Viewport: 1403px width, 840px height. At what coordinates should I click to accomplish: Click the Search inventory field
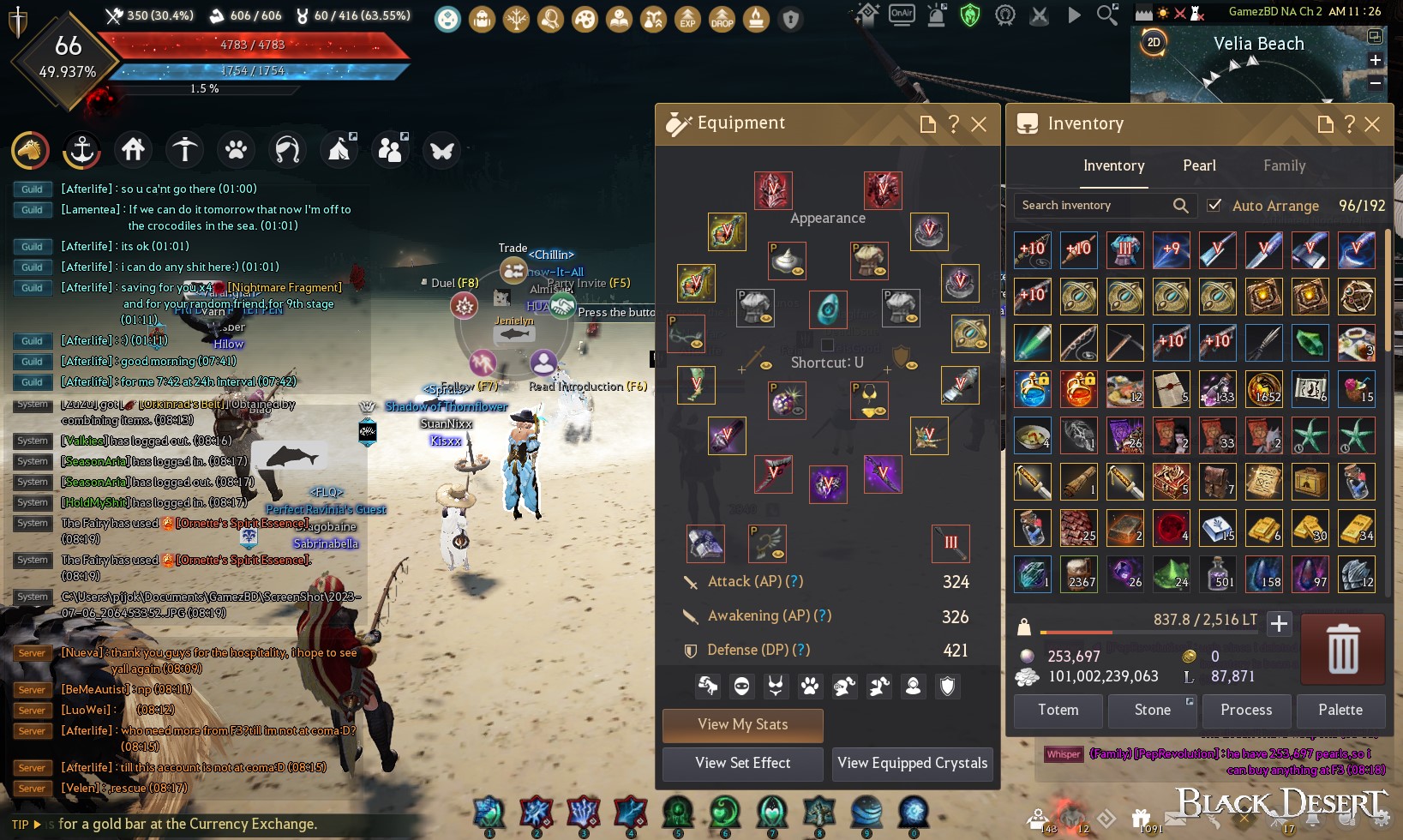point(1093,206)
